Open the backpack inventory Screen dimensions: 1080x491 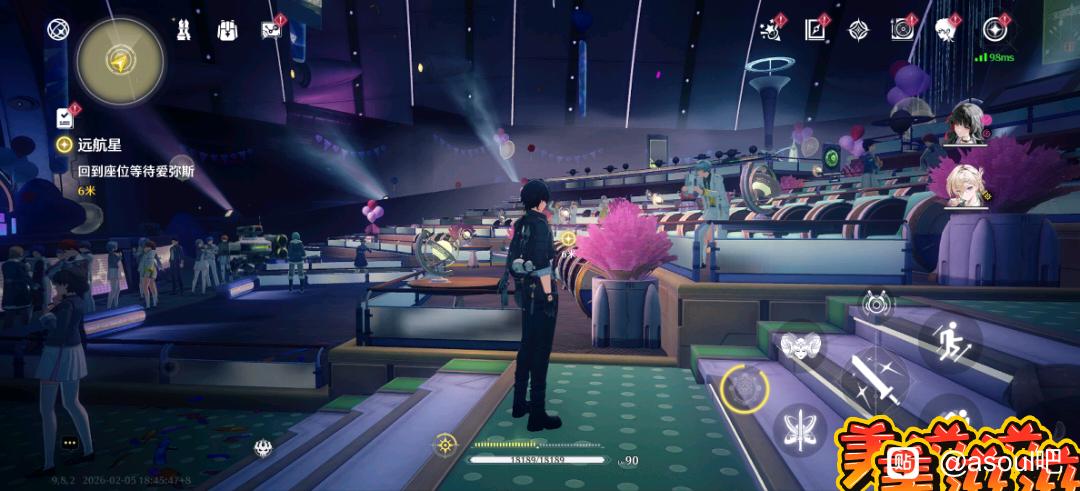[227, 29]
